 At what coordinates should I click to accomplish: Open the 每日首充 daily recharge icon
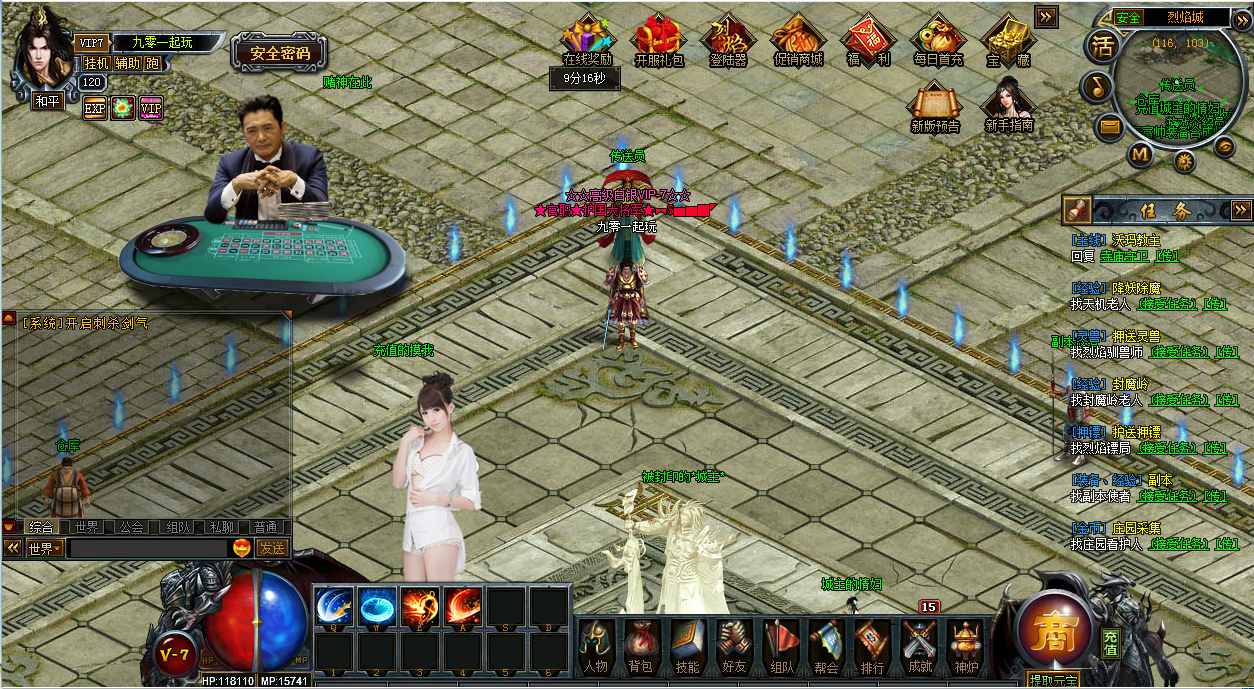click(x=937, y=41)
